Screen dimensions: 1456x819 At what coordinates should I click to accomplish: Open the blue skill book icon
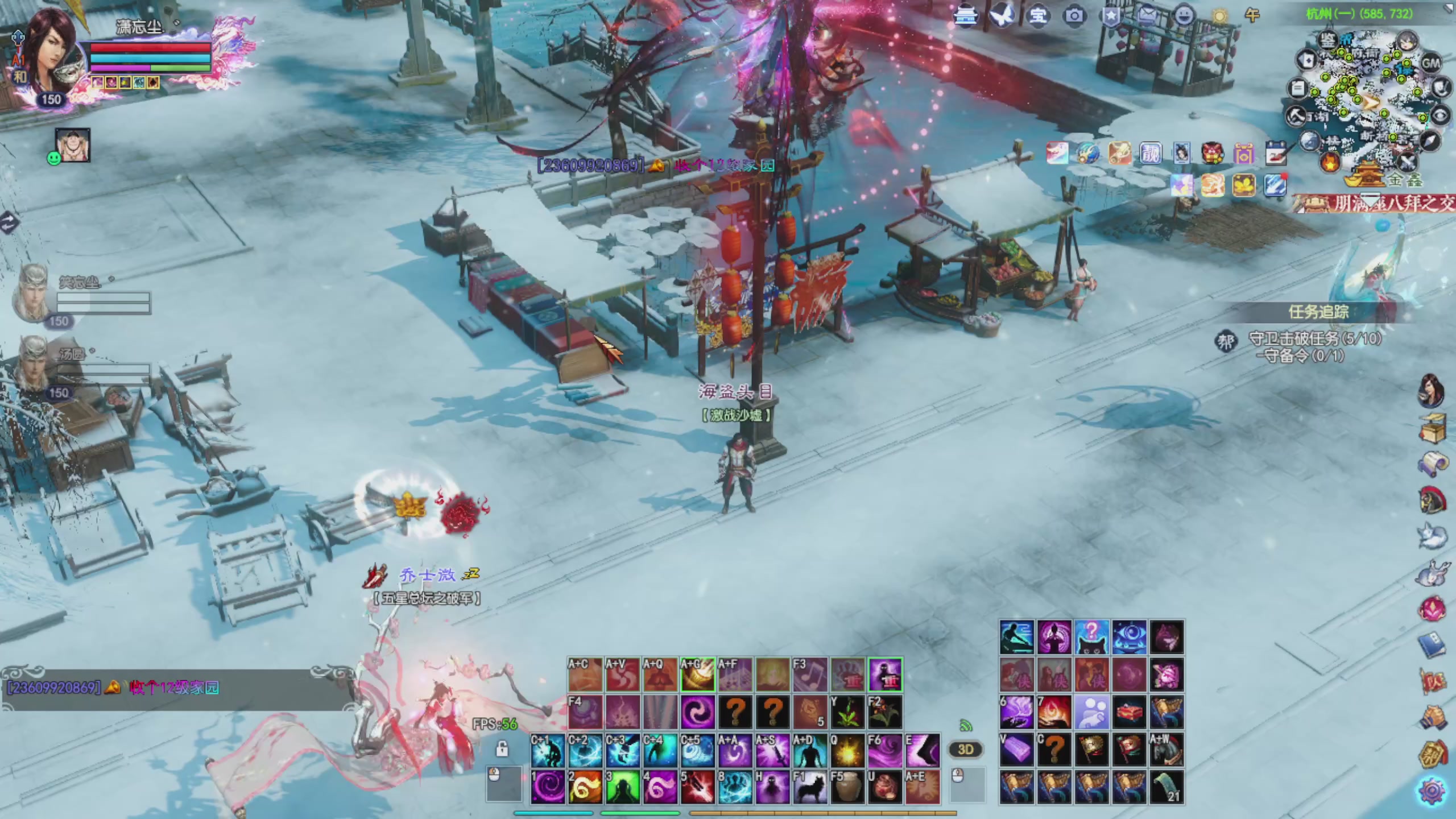[x=1432, y=646]
